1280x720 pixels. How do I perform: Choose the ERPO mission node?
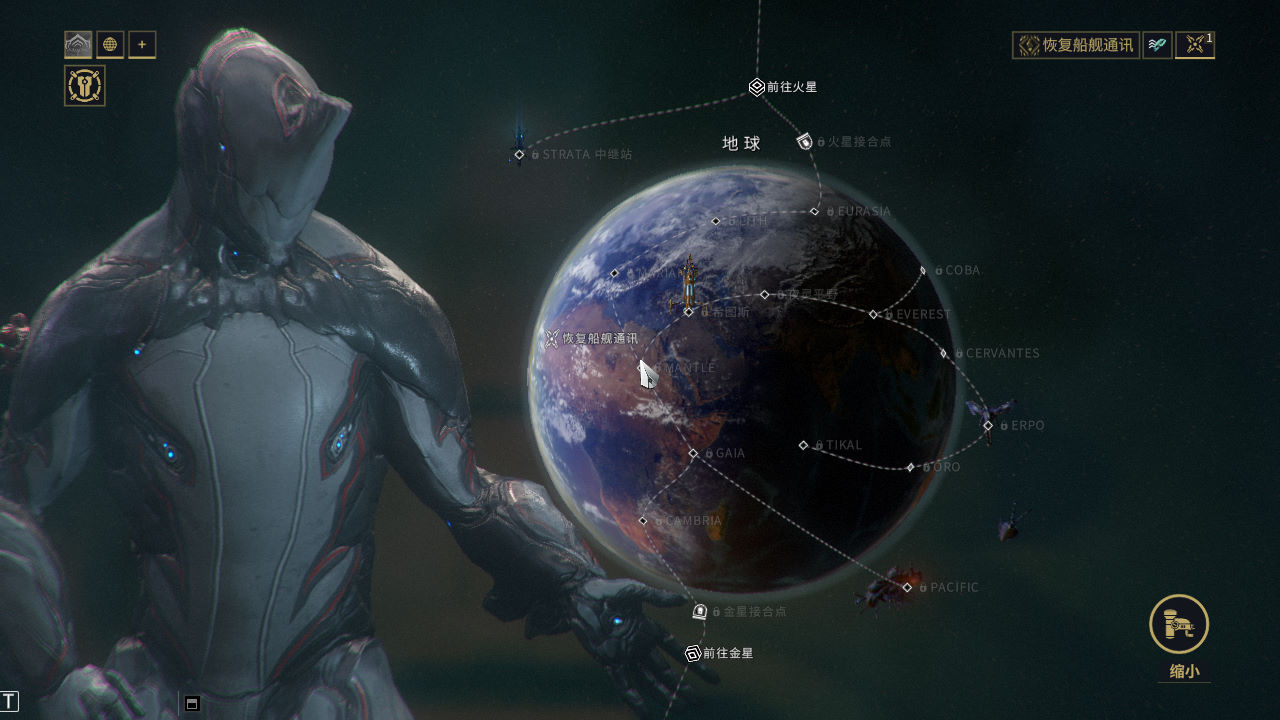[x=988, y=425]
